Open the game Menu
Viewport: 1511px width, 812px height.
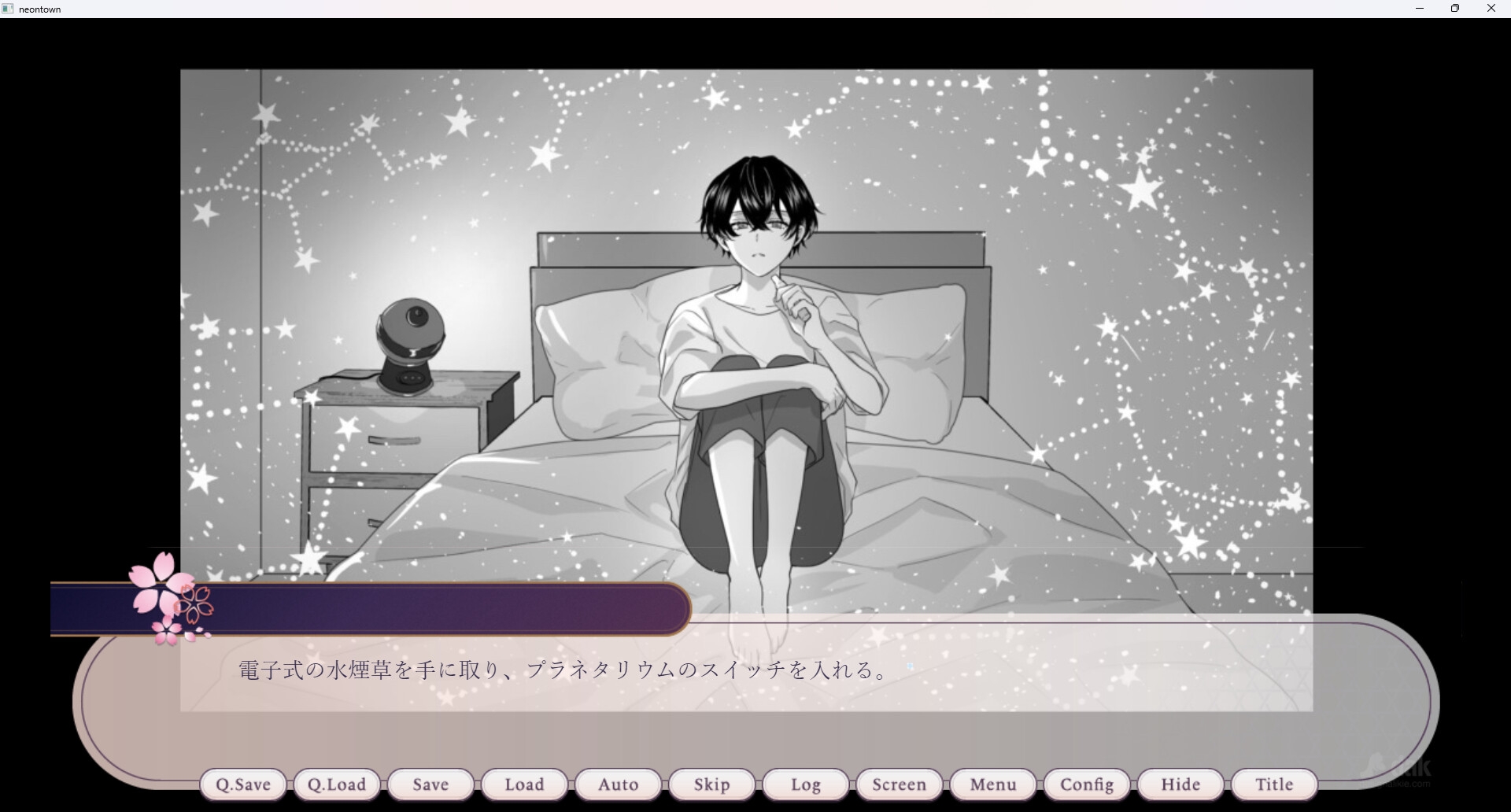click(992, 784)
